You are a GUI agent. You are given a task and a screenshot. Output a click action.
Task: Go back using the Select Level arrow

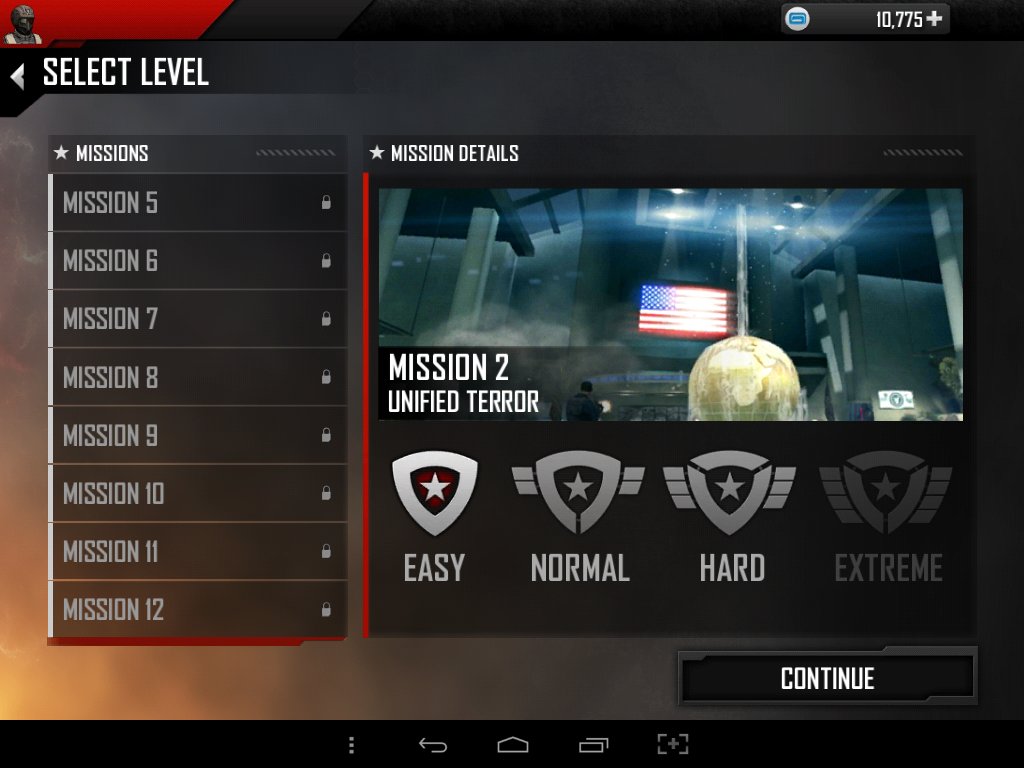click(x=17, y=75)
